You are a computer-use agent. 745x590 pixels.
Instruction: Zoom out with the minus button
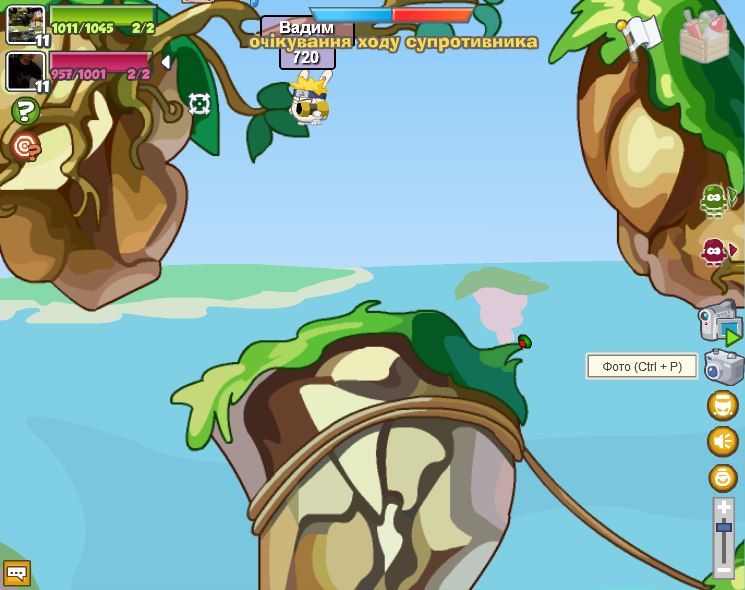(723, 570)
